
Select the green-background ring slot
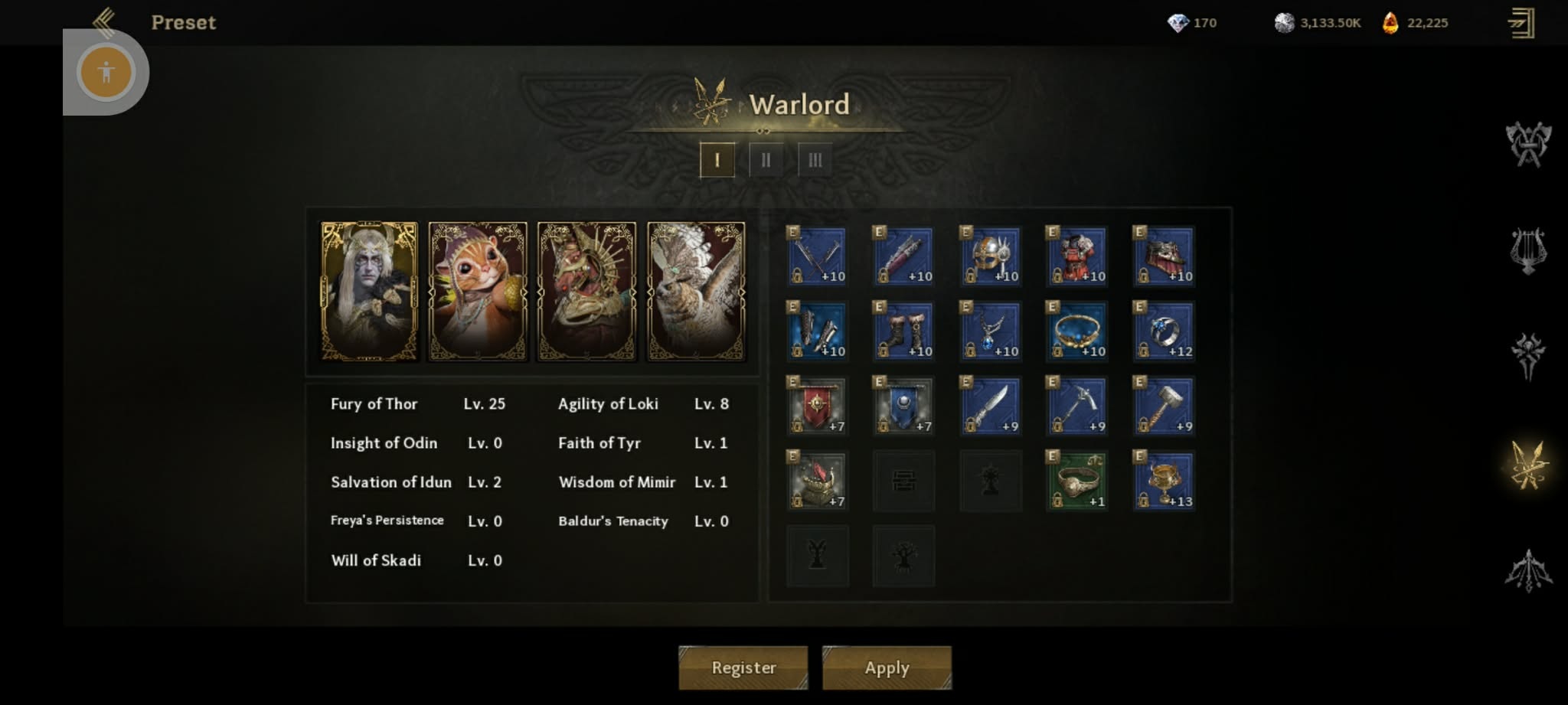coord(1077,481)
